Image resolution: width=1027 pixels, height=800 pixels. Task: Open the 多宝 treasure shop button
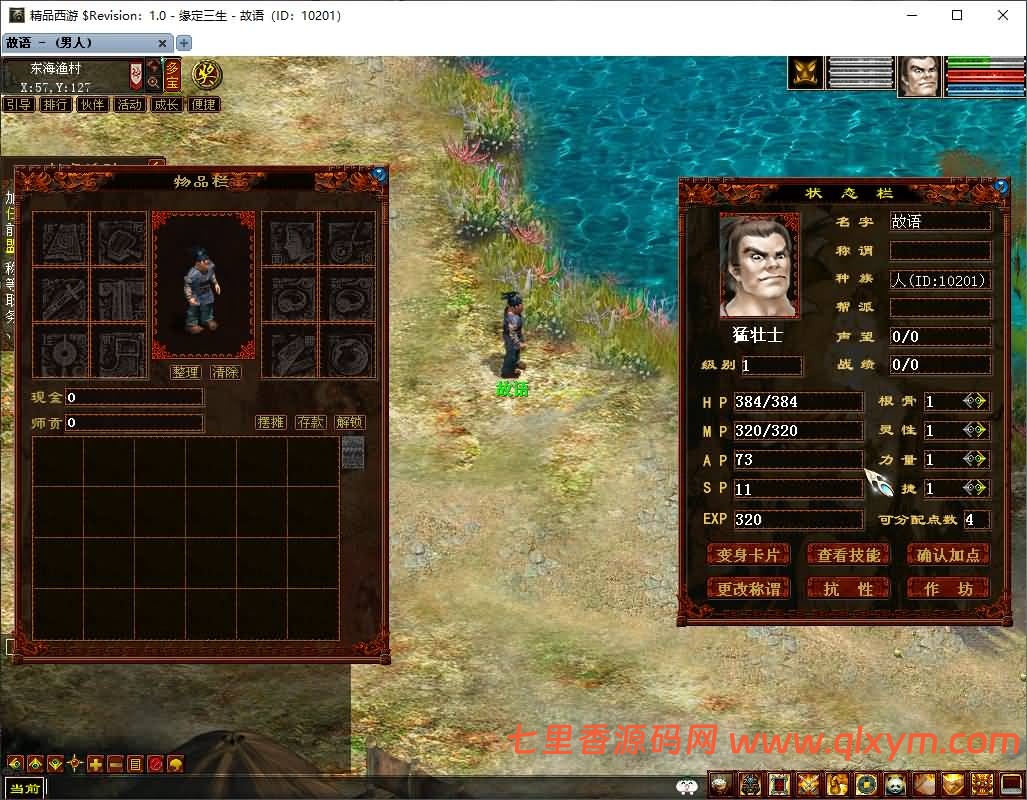click(173, 75)
